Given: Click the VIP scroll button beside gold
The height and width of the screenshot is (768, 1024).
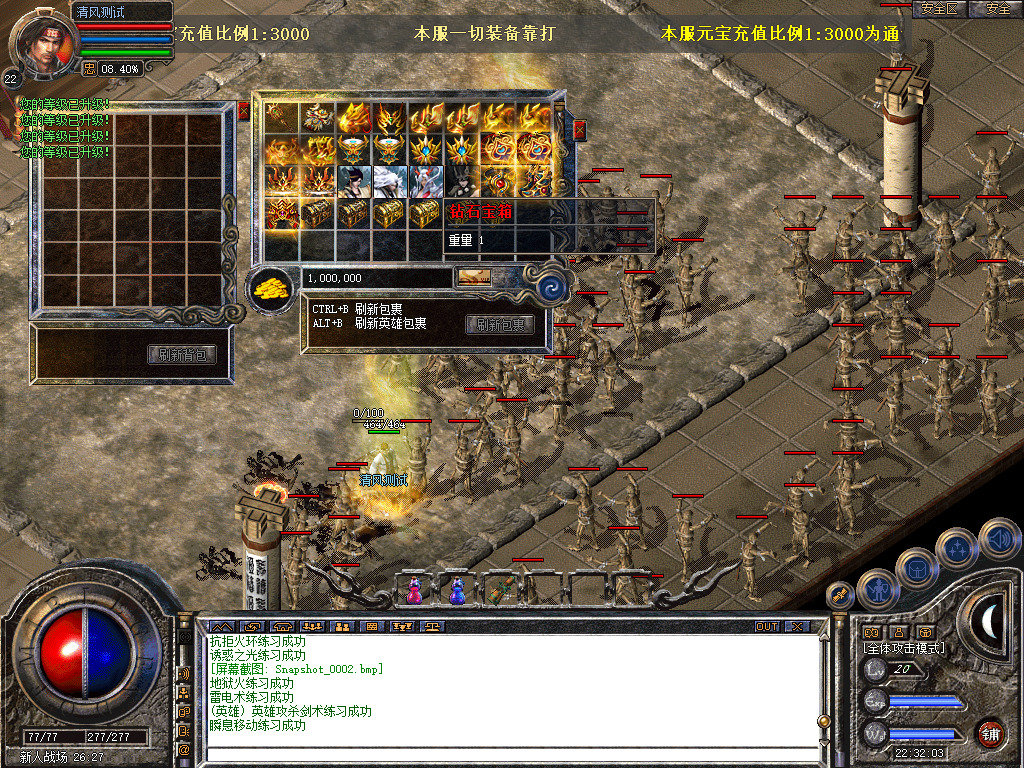Looking at the screenshot, I should pos(474,277).
